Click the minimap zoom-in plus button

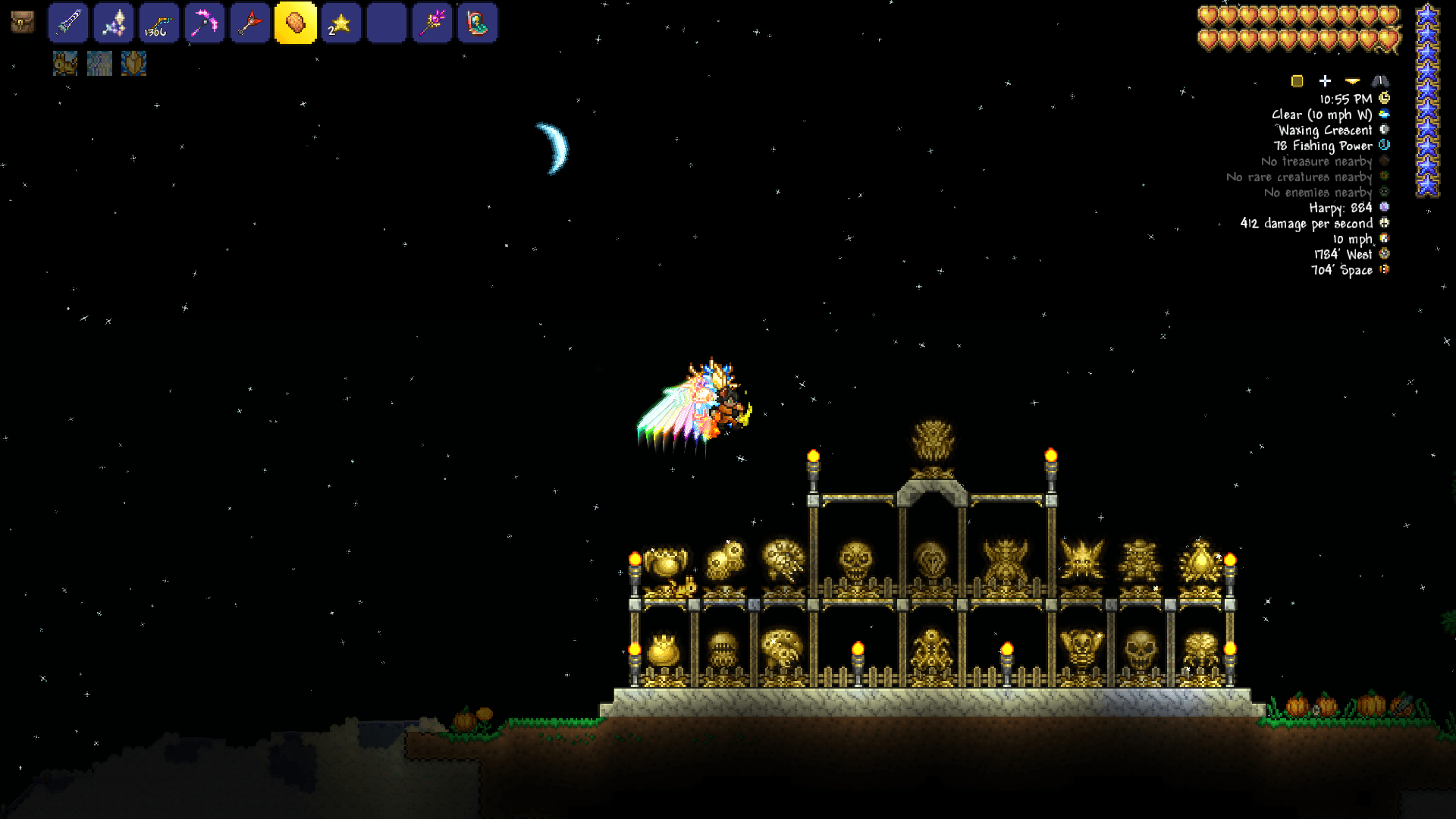pyautogui.click(x=1326, y=80)
